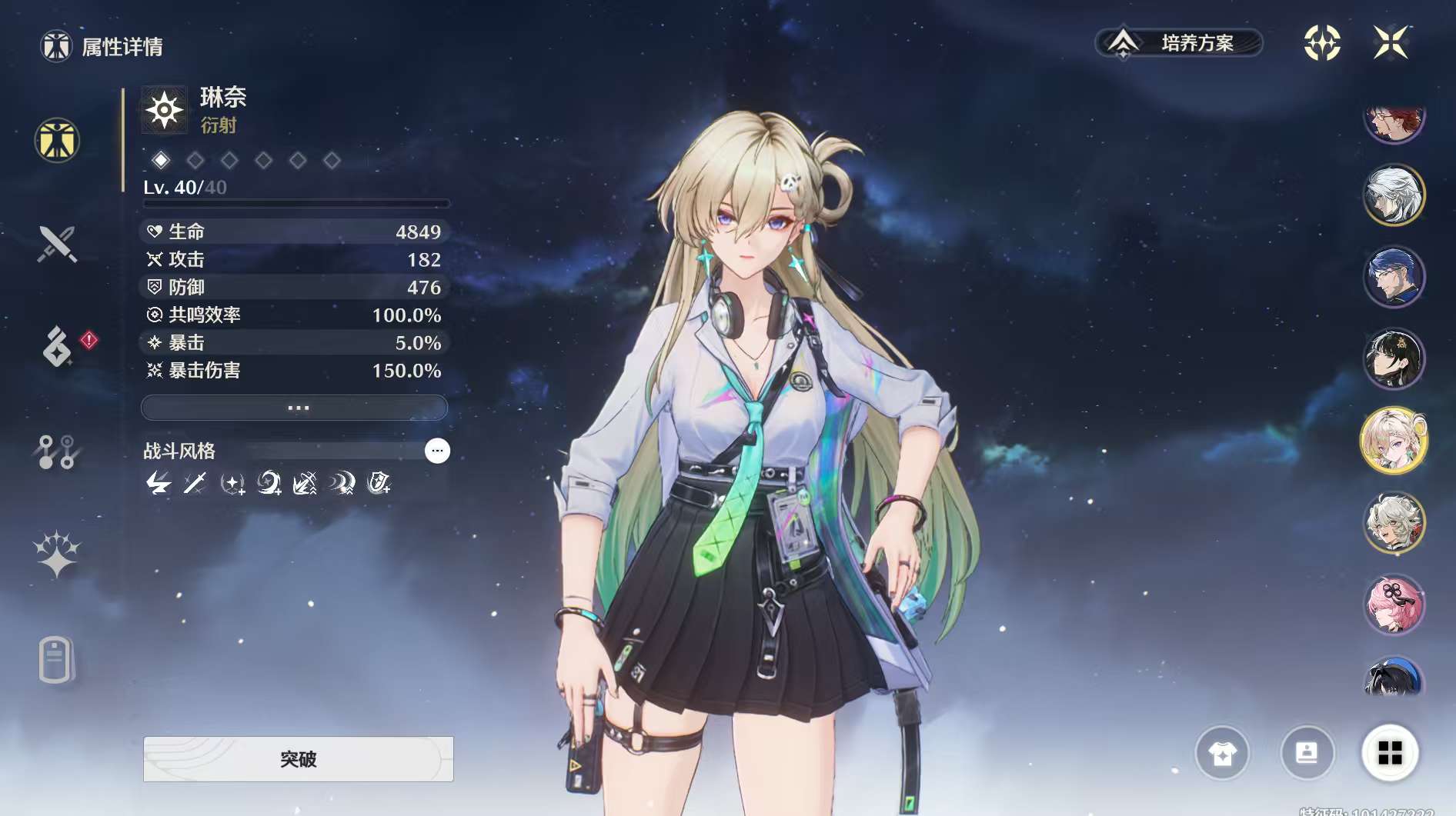Open the terminal device tab icon
The image size is (1456, 816).
tap(55, 660)
